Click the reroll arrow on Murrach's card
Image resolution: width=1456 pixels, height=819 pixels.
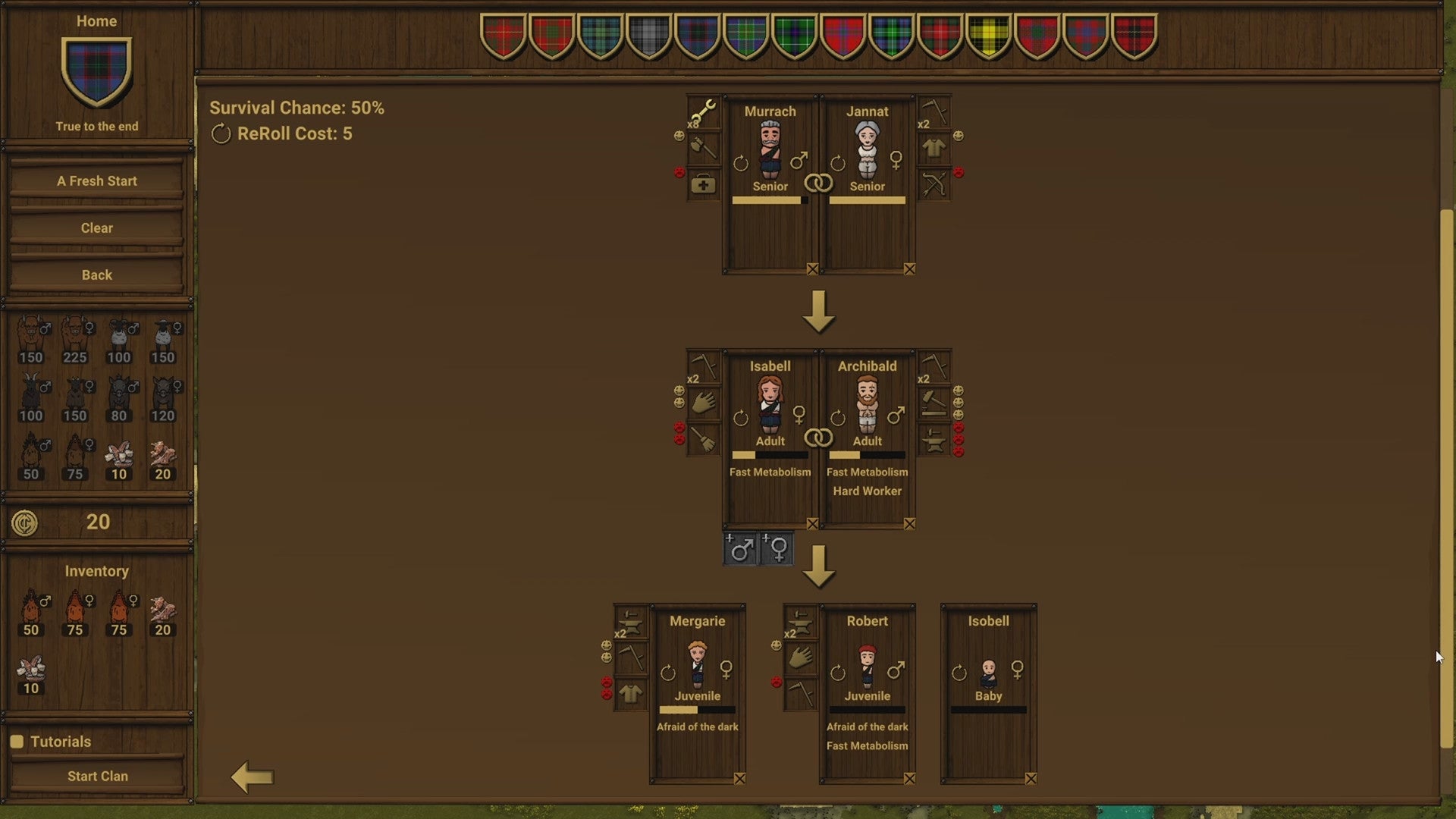tap(739, 162)
